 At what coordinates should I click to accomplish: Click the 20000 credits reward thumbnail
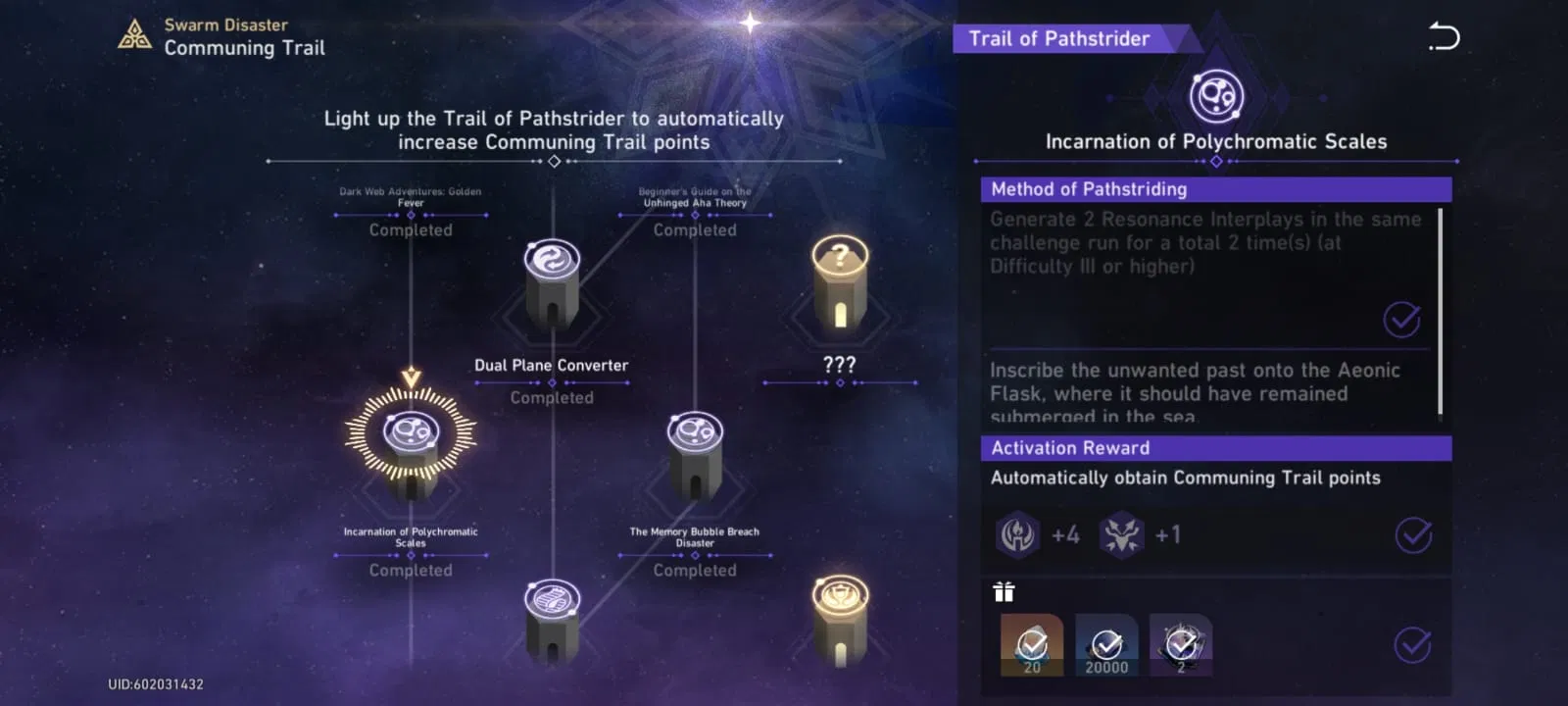1105,642
